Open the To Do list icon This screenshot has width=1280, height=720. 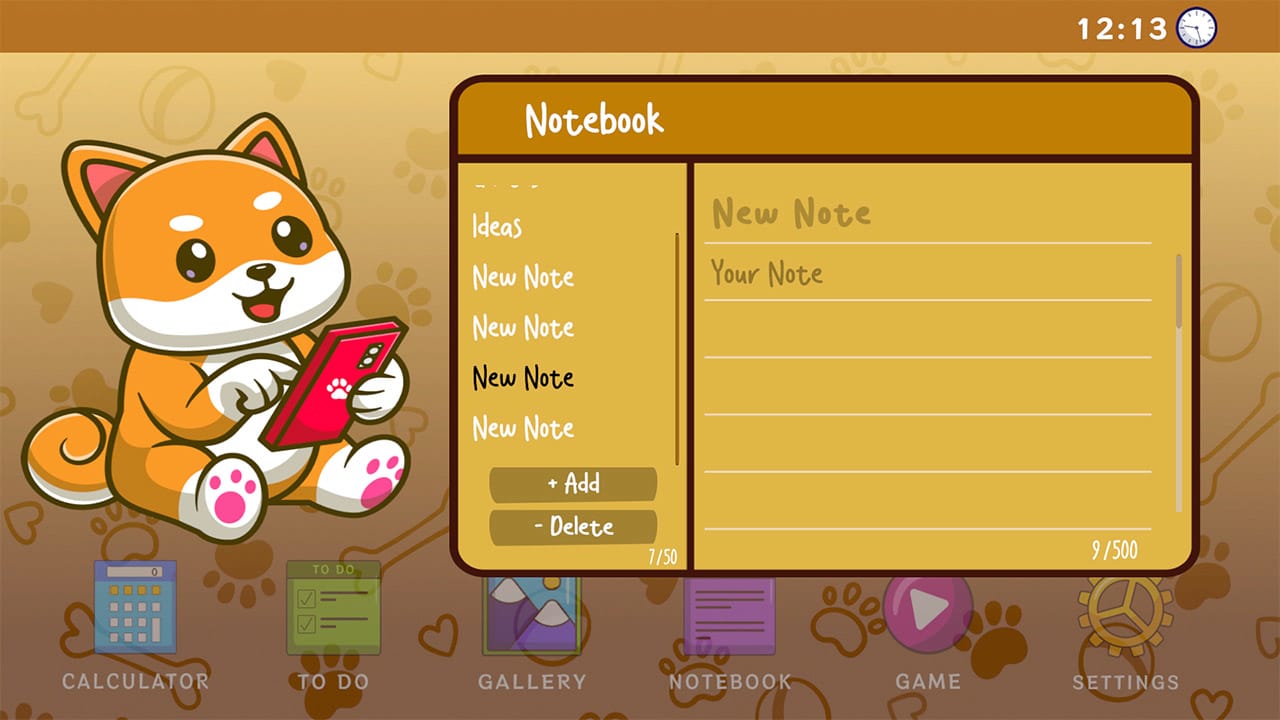[333, 610]
